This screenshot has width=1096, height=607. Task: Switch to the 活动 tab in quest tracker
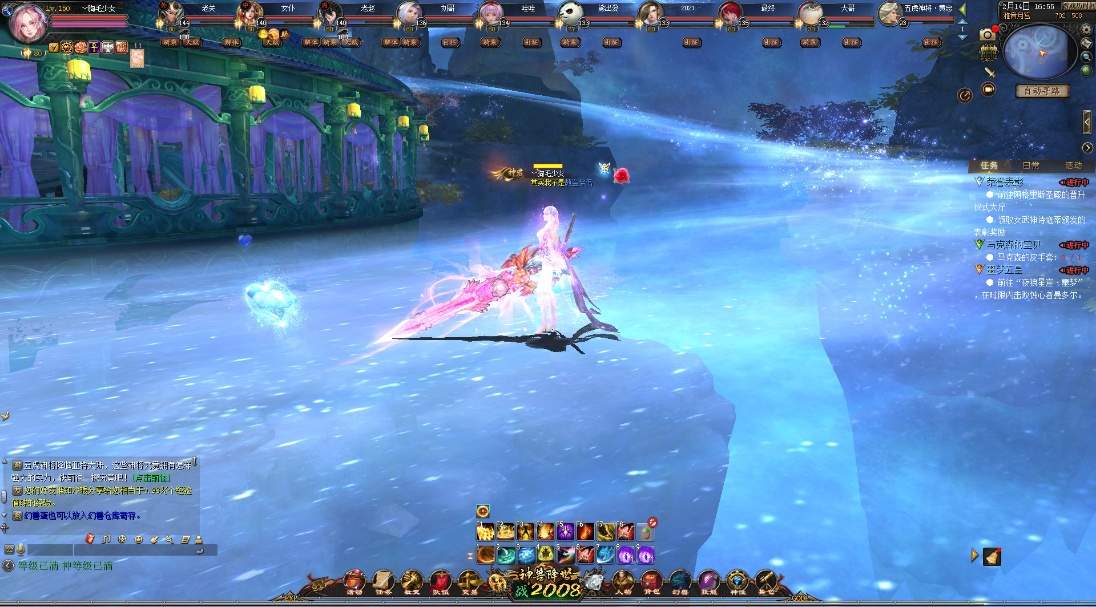pos(1072,165)
